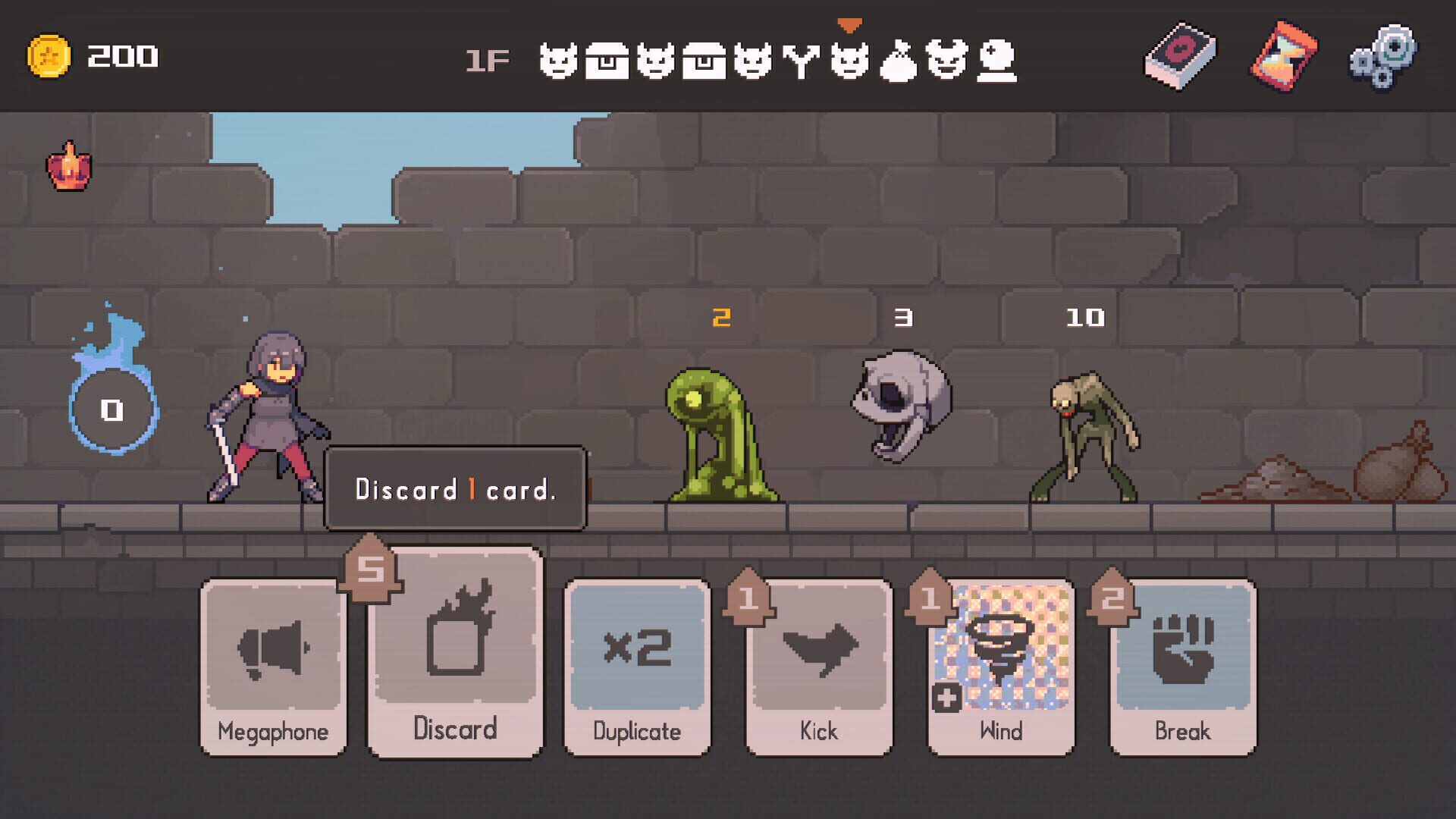The height and width of the screenshot is (819, 1456).
Task: Dismiss the Discard 1 card tooltip
Action: click(x=455, y=489)
